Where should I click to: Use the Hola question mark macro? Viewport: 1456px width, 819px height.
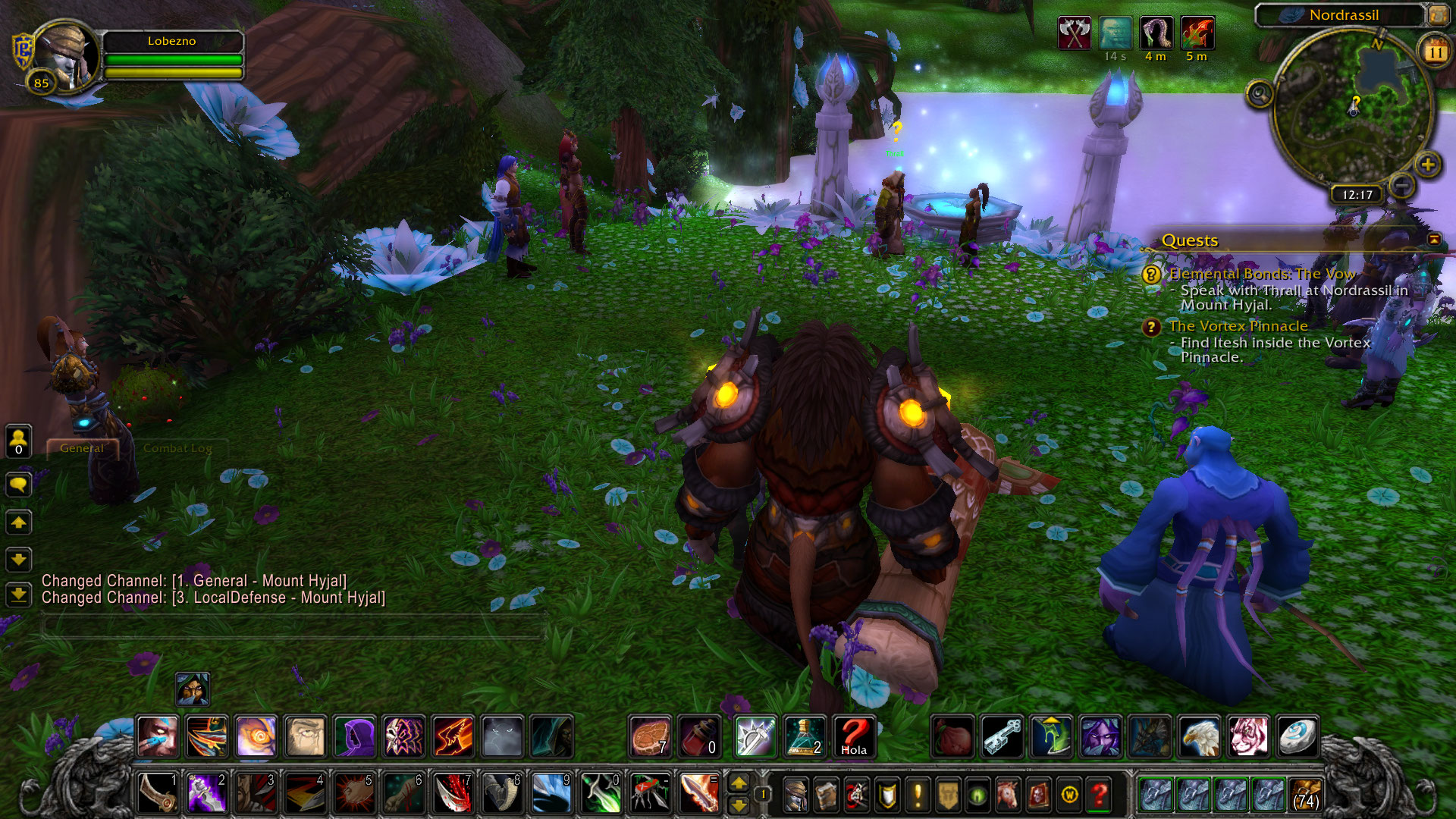(854, 737)
